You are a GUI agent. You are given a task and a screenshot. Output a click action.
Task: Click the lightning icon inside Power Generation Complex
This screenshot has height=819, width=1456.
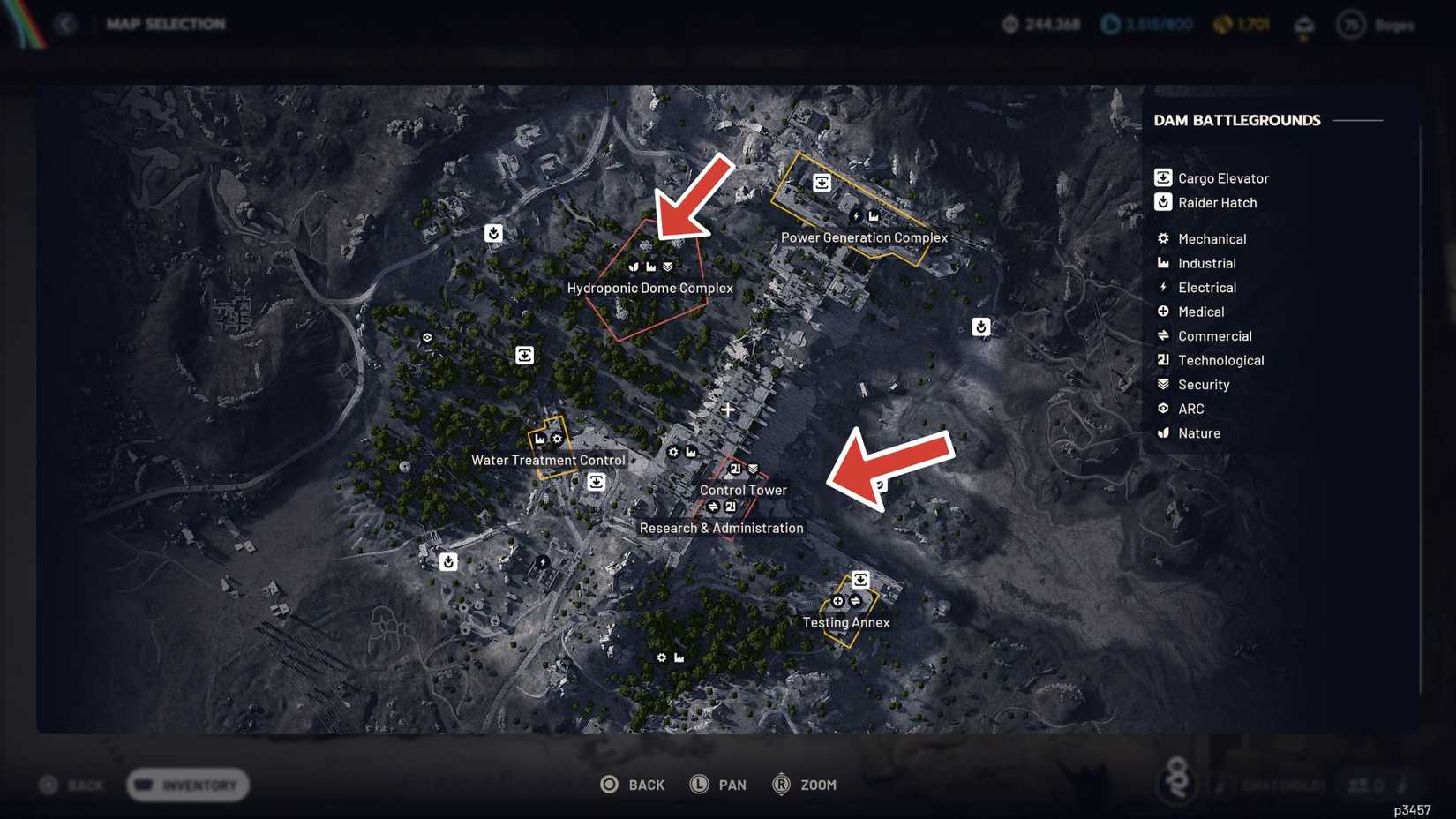click(x=856, y=214)
